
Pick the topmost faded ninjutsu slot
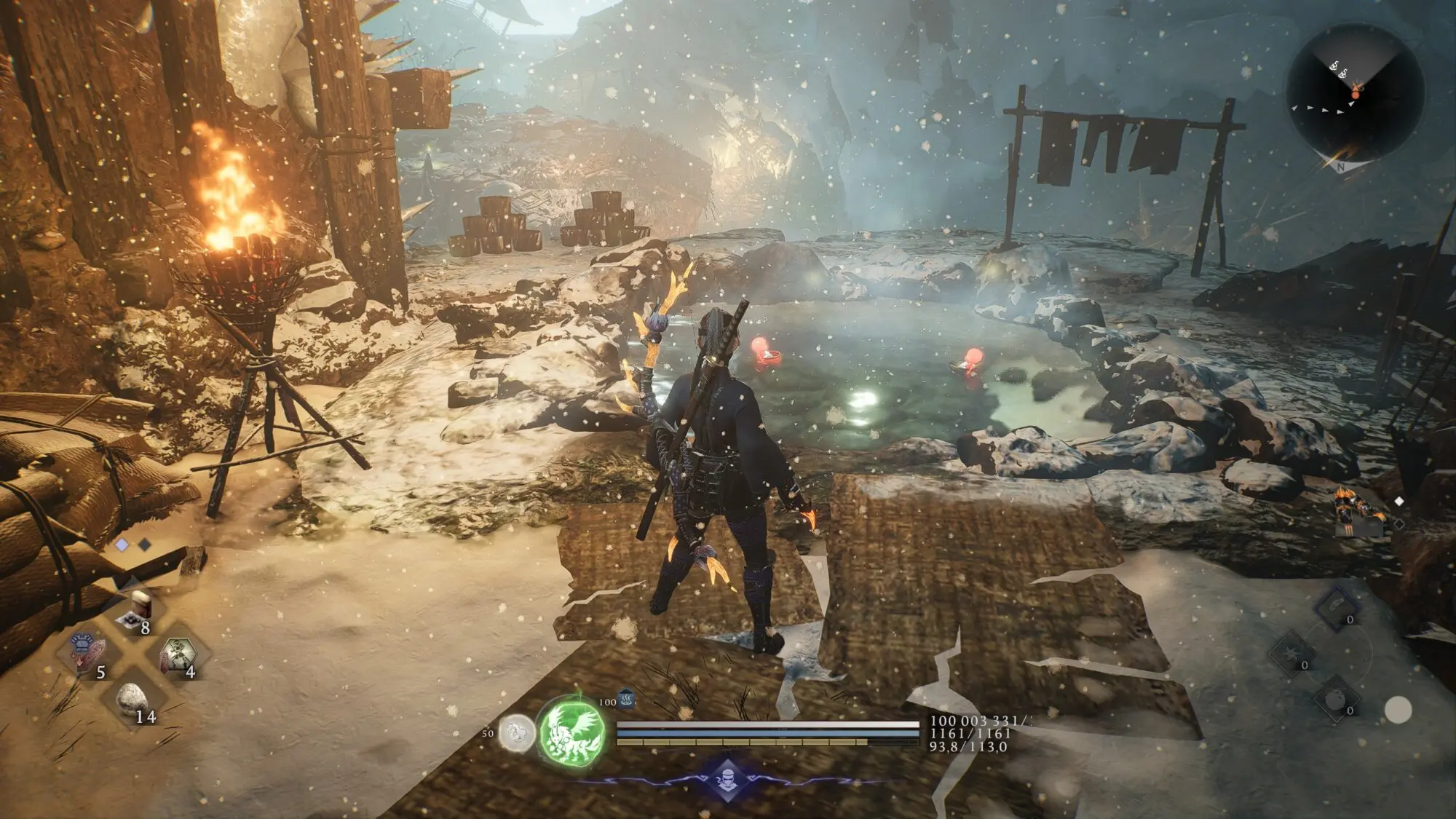click(1336, 607)
